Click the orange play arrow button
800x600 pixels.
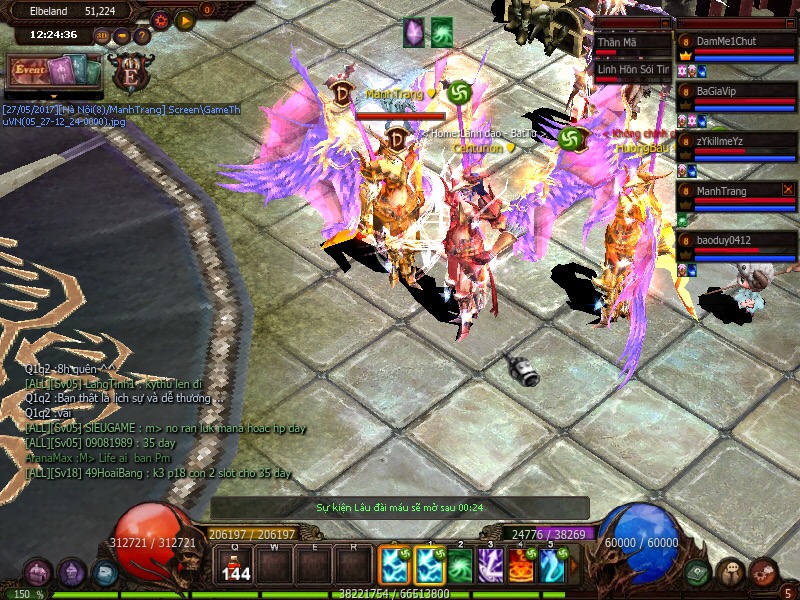(184, 19)
